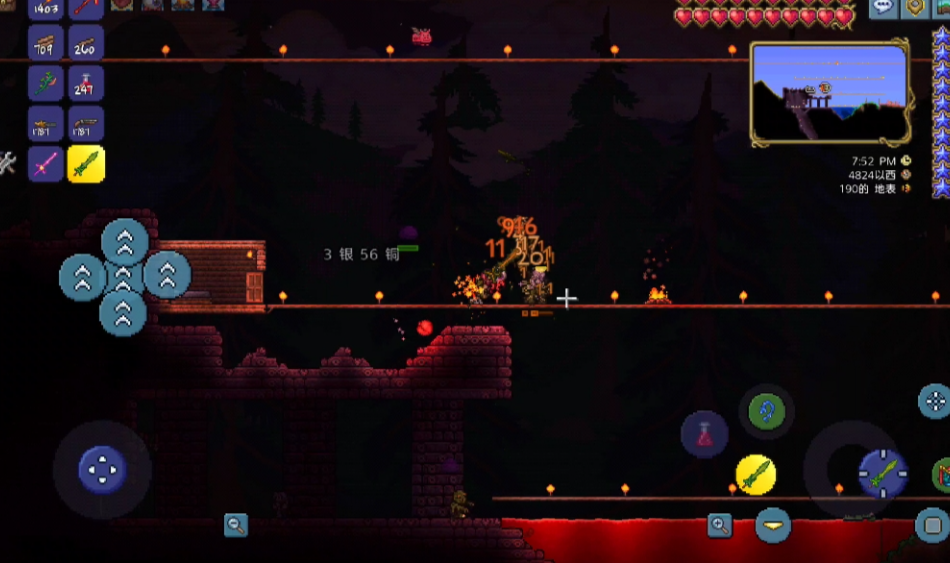Select the pink sword hotbar slot

[x=45, y=164]
